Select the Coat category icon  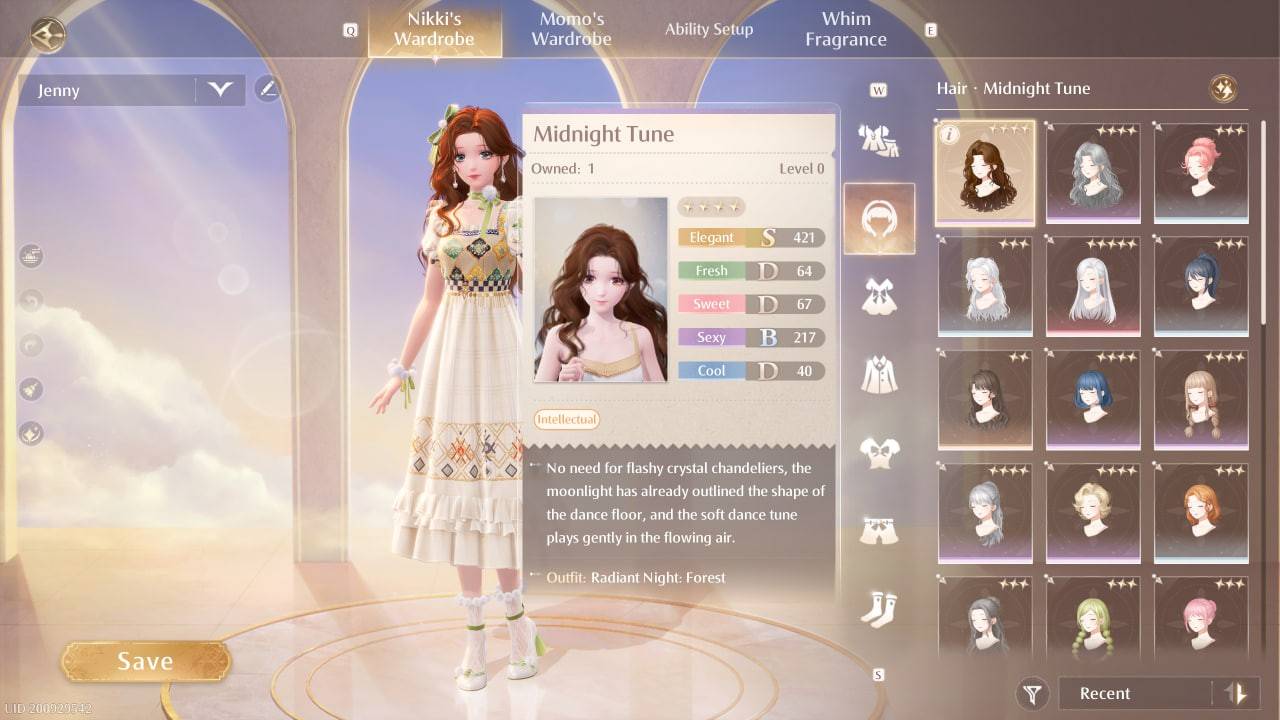point(879,372)
